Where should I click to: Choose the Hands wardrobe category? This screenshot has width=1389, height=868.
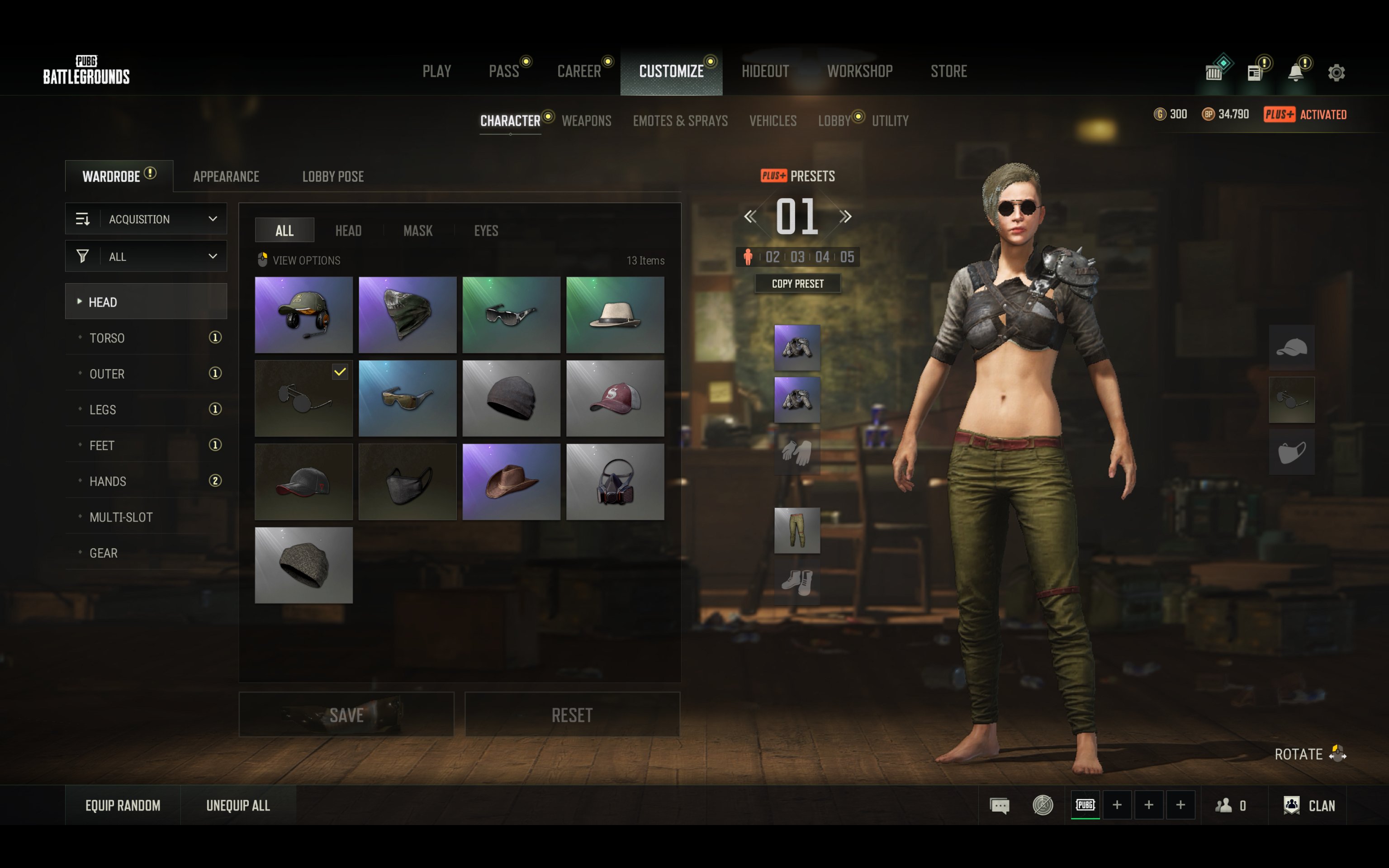pos(108,481)
